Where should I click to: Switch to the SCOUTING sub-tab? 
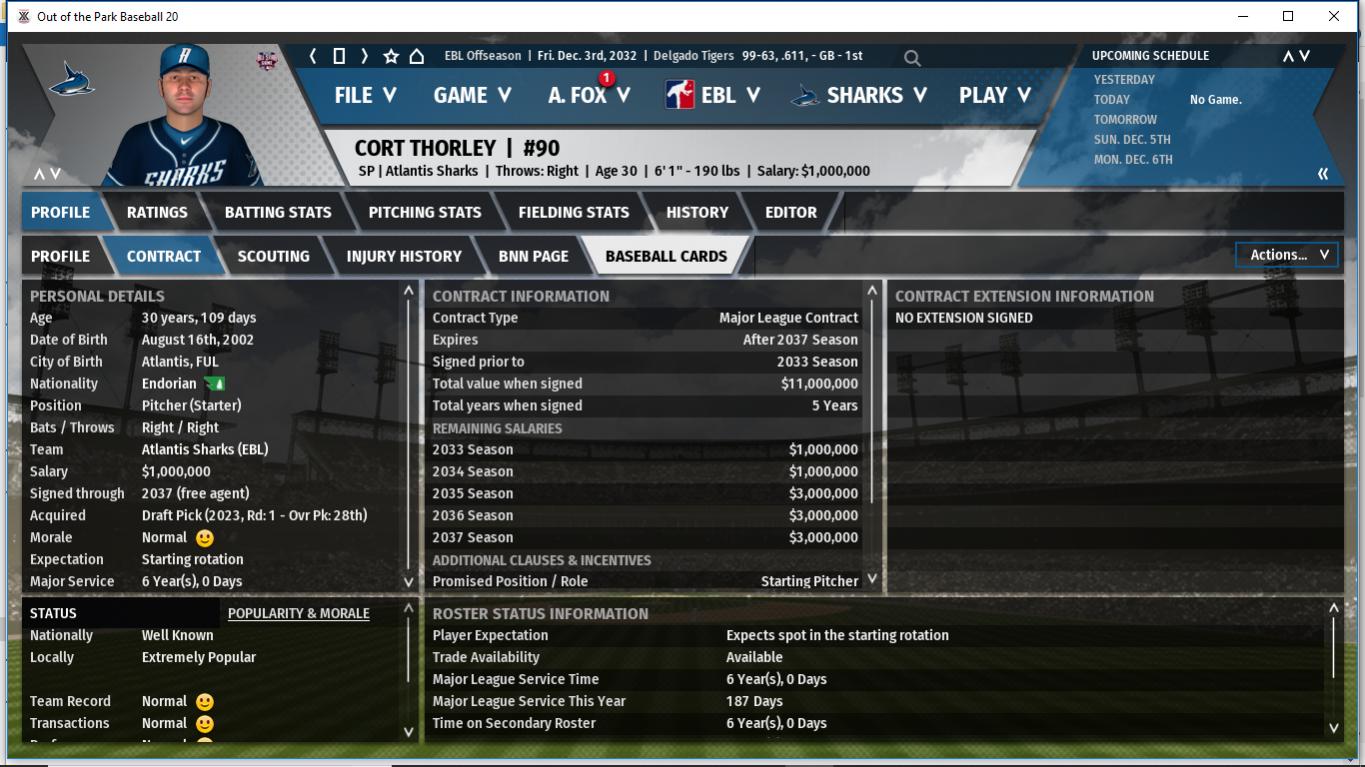click(x=273, y=256)
